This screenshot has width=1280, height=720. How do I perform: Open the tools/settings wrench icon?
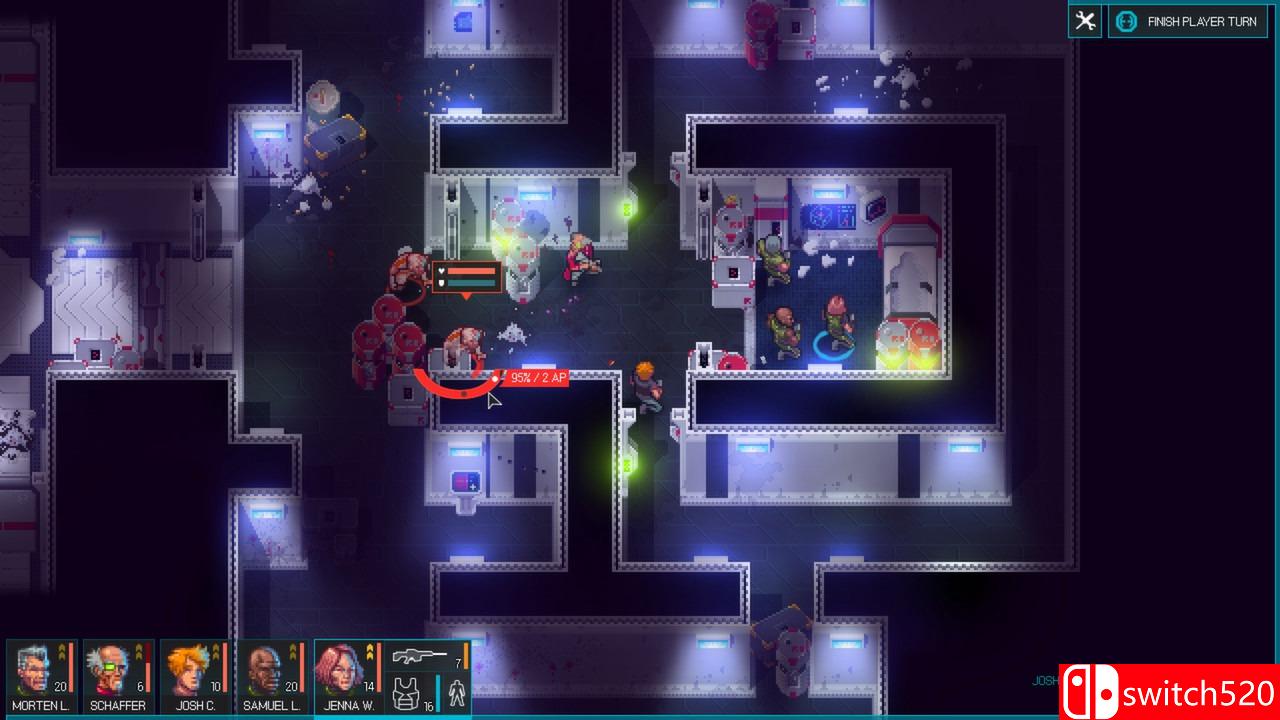tap(1085, 20)
